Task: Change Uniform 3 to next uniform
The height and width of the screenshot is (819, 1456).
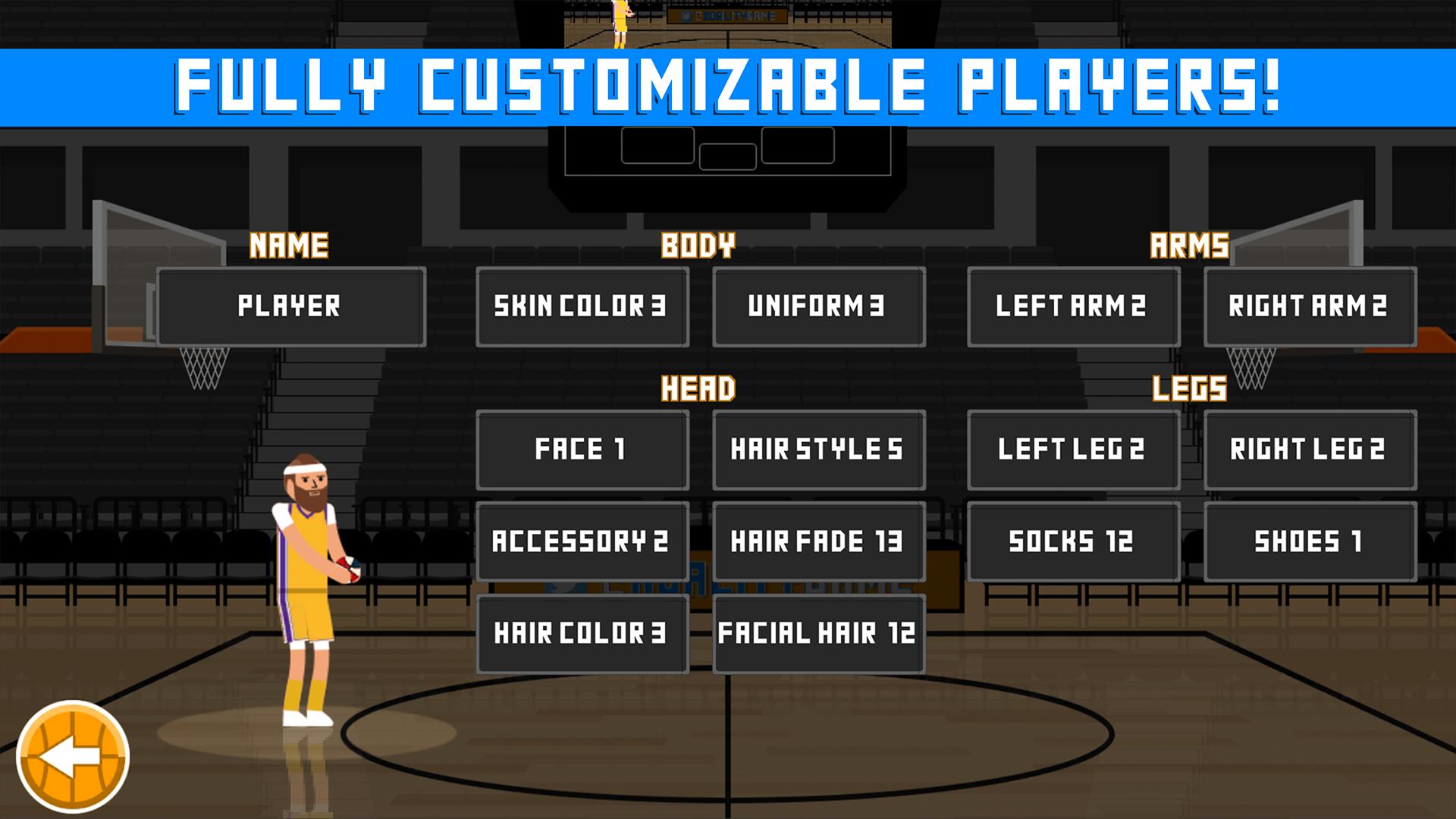Action: [818, 306]
